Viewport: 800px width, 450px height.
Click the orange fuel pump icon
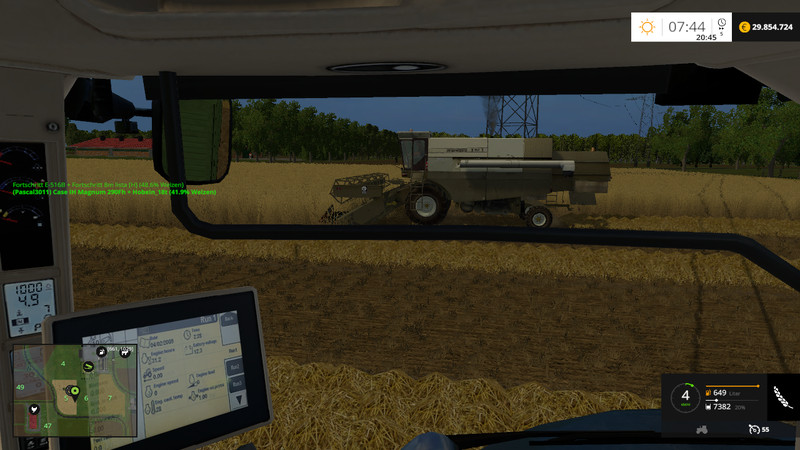click(707, 393)
